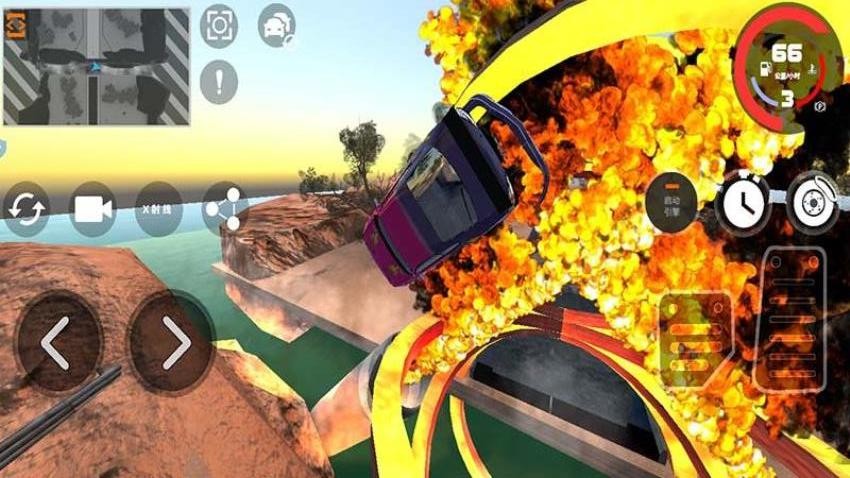Open the minimap
Screen dimensions: 850x478
click(x=97, y=67)
